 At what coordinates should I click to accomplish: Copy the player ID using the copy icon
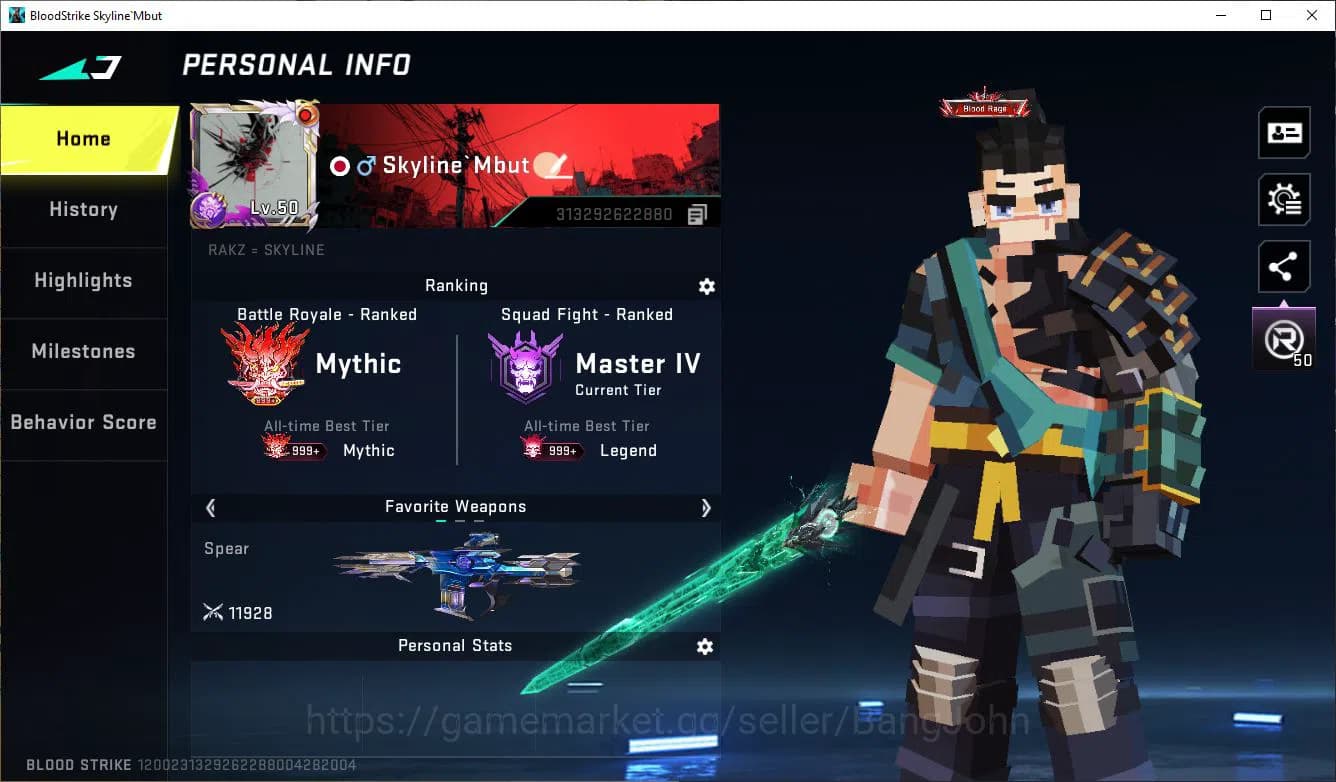[x=697, y=213]
